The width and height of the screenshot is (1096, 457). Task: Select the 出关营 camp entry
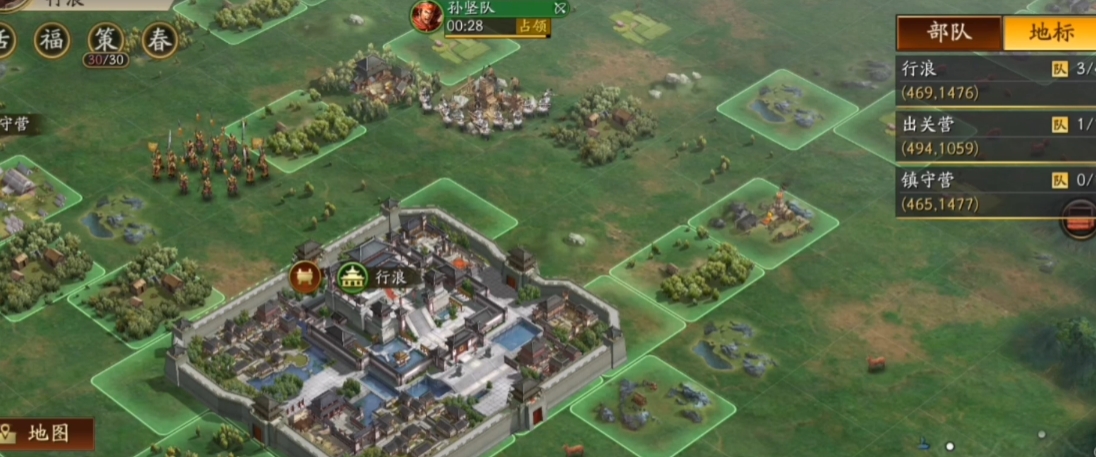click(x=990, y=136)
